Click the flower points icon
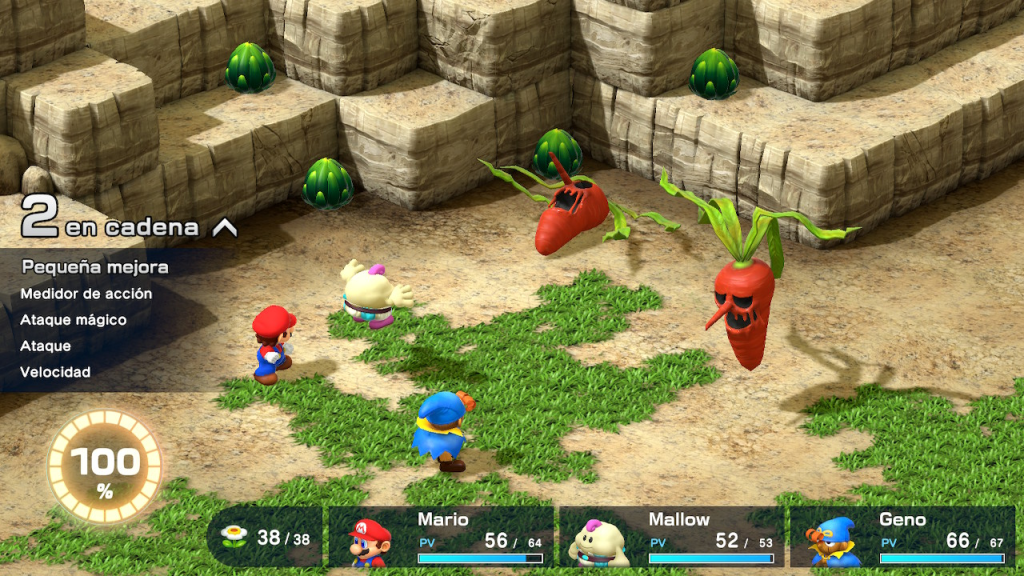This screenshot has width=1024, height=576. [234, 537]
